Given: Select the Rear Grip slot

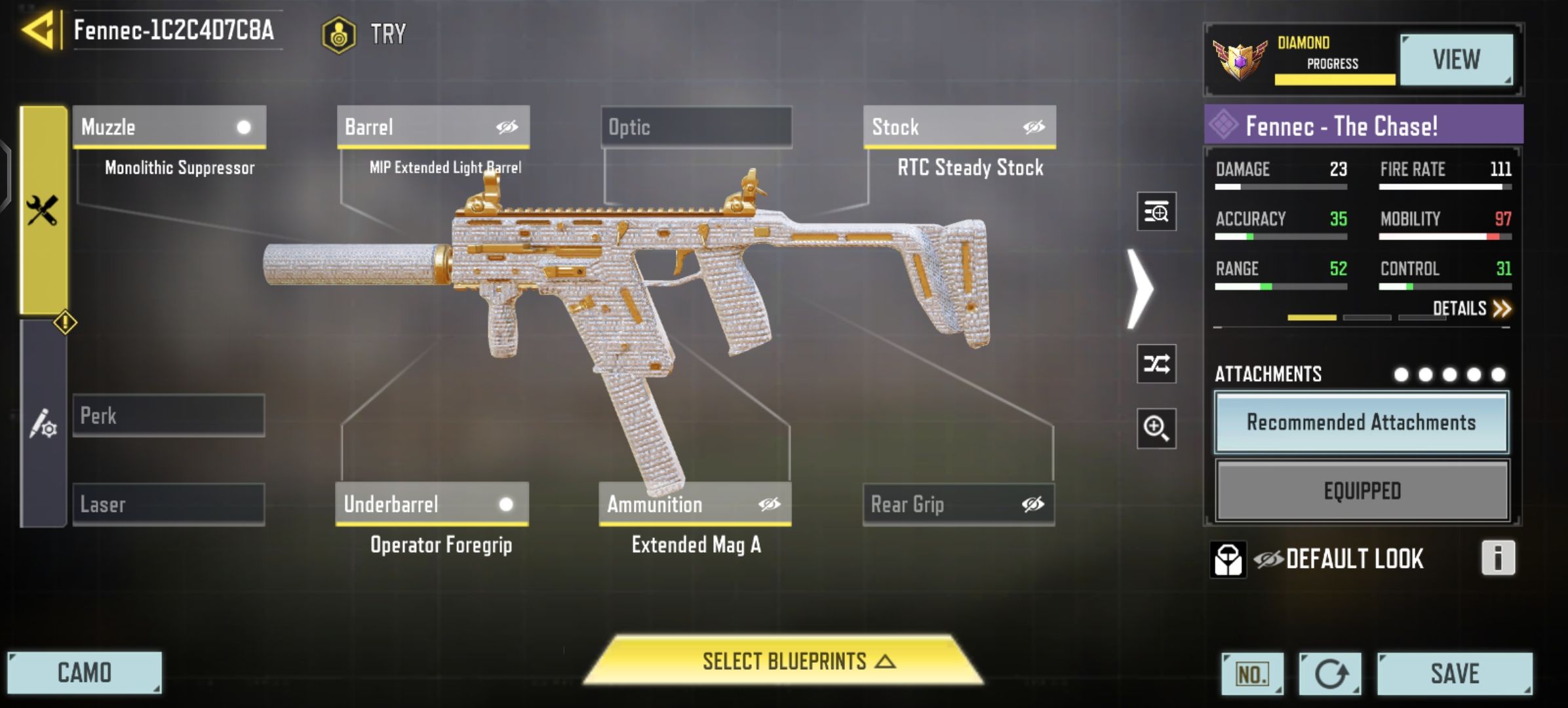Looking at the screenshot, I should [x=958, y=505].
